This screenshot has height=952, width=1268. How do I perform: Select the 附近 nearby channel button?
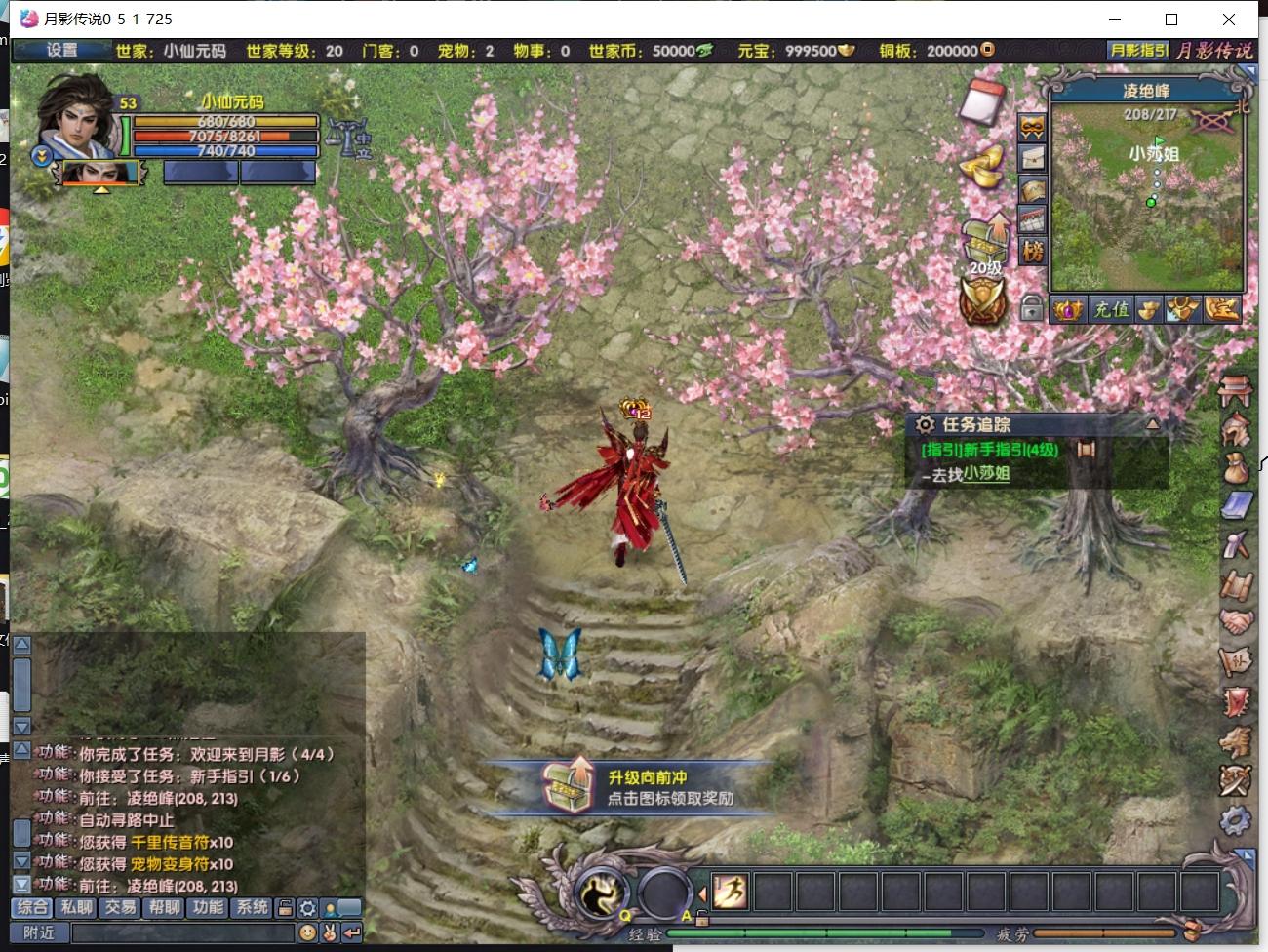pyautogui.click(x=39, y=932)
